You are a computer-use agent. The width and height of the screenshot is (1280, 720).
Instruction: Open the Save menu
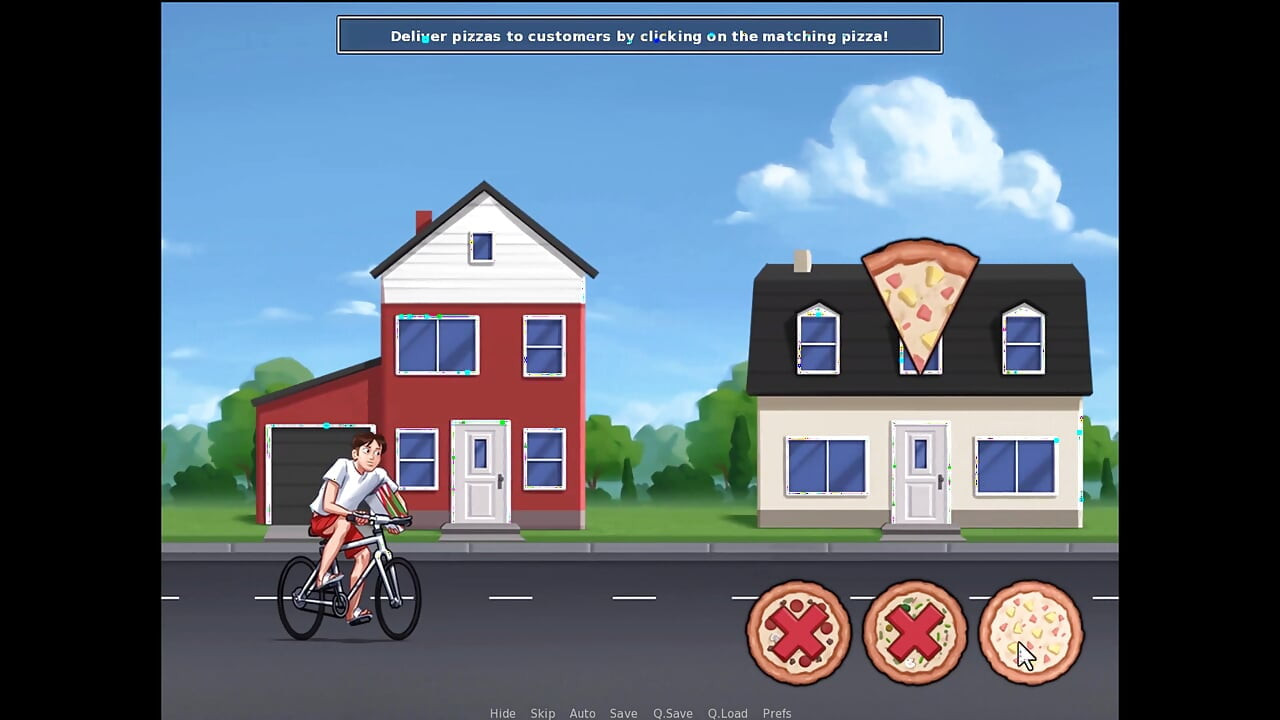point(623,713)
